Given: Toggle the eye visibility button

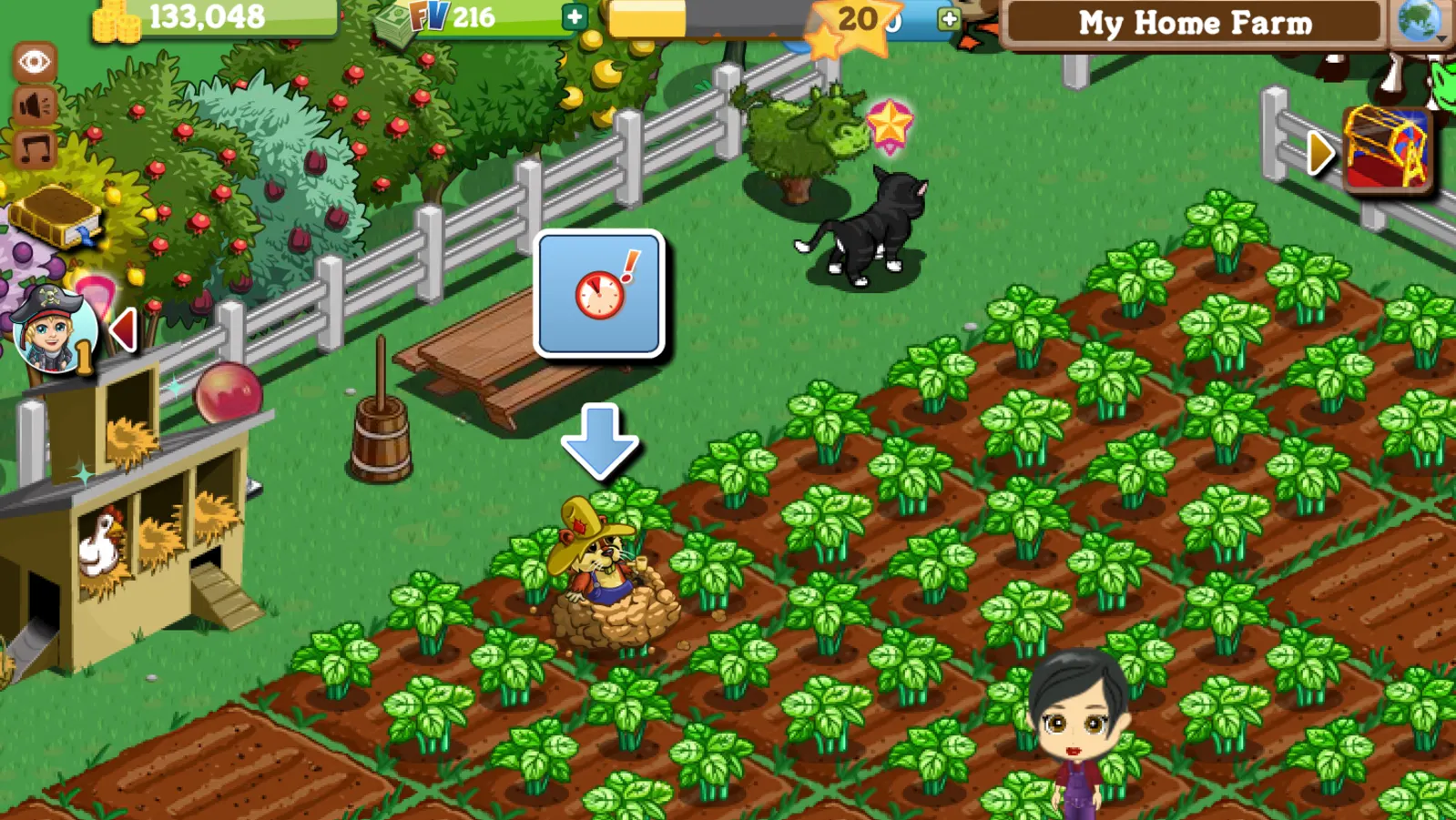Looking at the screenshot, I should 35,62.
